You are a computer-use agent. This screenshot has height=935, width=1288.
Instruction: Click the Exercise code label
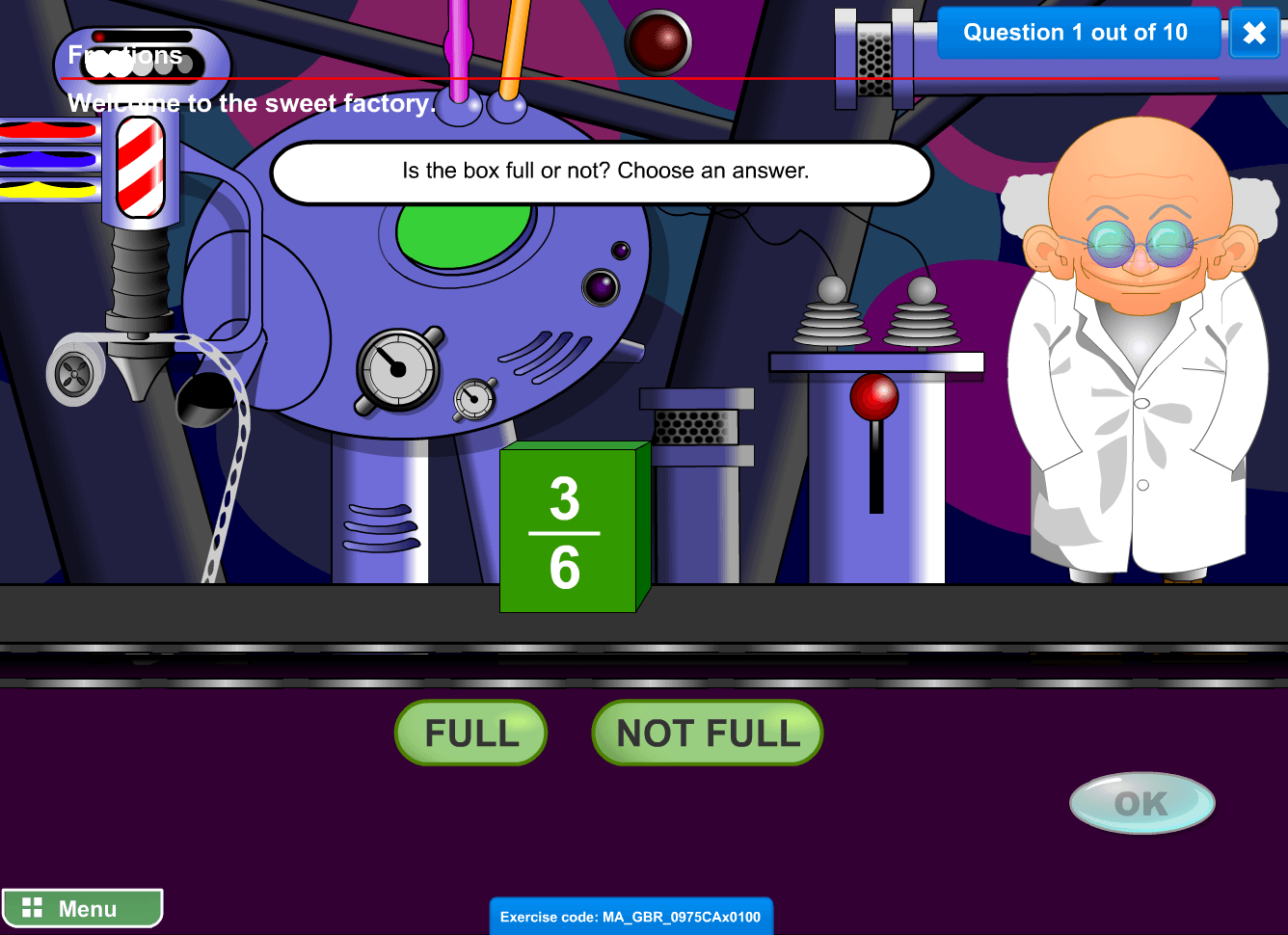(631, 917)
